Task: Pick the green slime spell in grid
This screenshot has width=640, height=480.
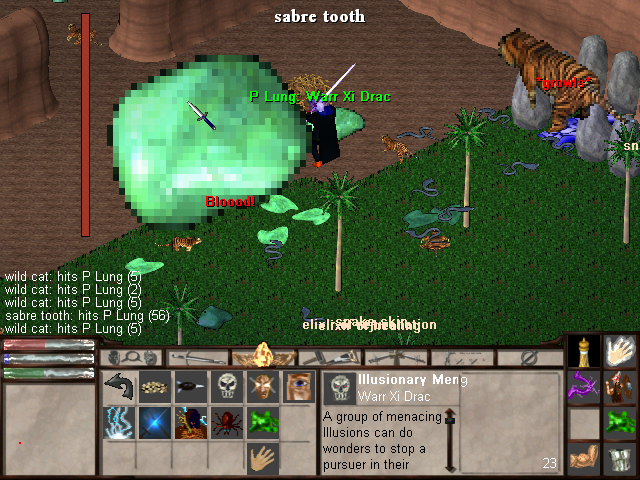Action: pyautogui.click(x=263, y=422)
